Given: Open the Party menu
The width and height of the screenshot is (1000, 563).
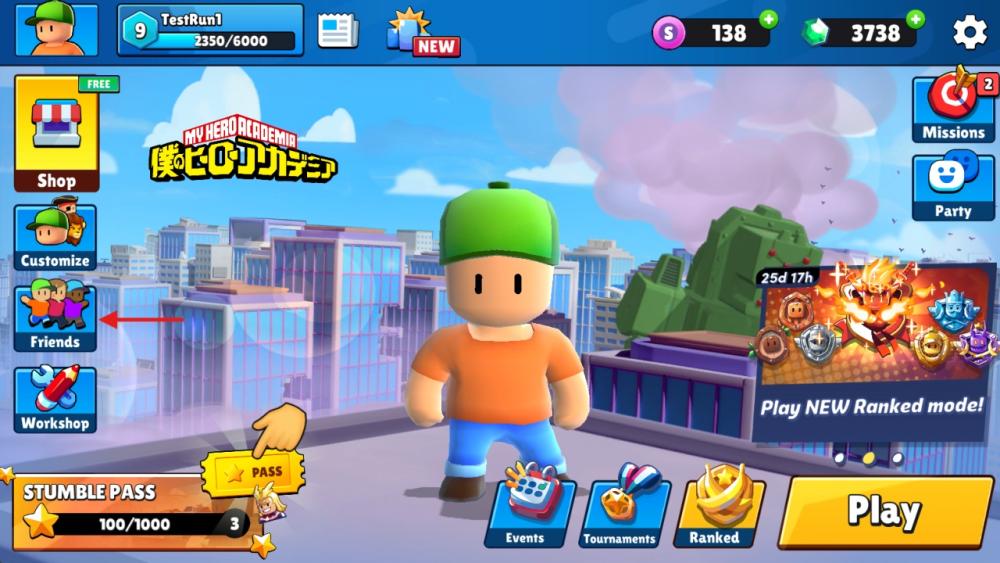Looking at the screenshot, I should (x=953, y=186).
